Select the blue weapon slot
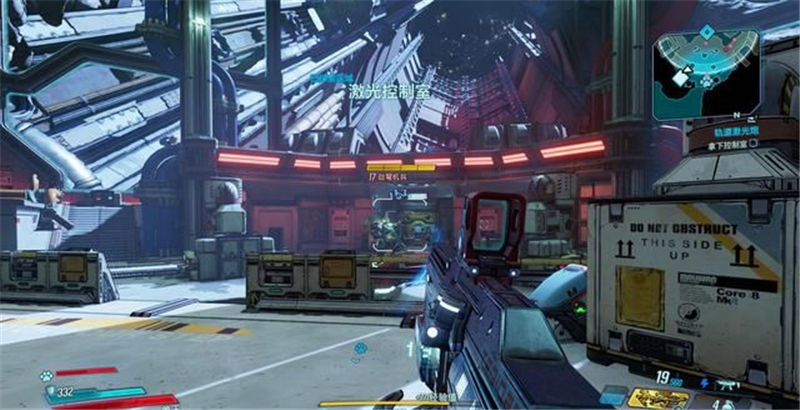The height and width of the screenshot is (410, 800). (614, 396)
